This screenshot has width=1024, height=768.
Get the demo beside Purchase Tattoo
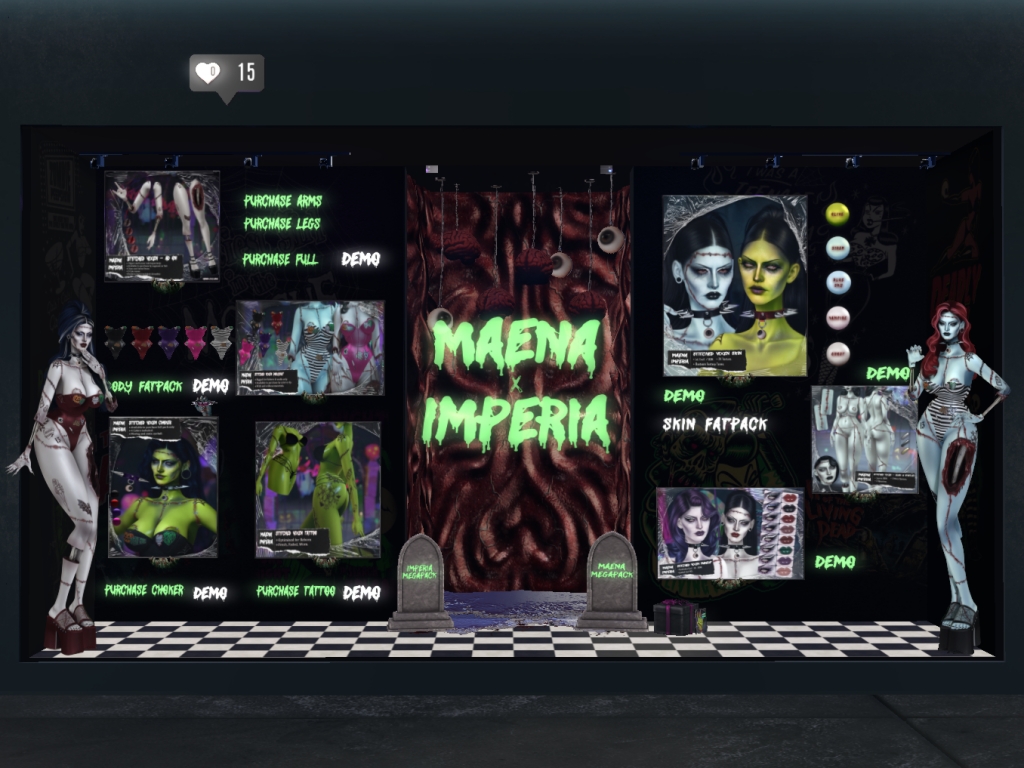click(362, 593)
